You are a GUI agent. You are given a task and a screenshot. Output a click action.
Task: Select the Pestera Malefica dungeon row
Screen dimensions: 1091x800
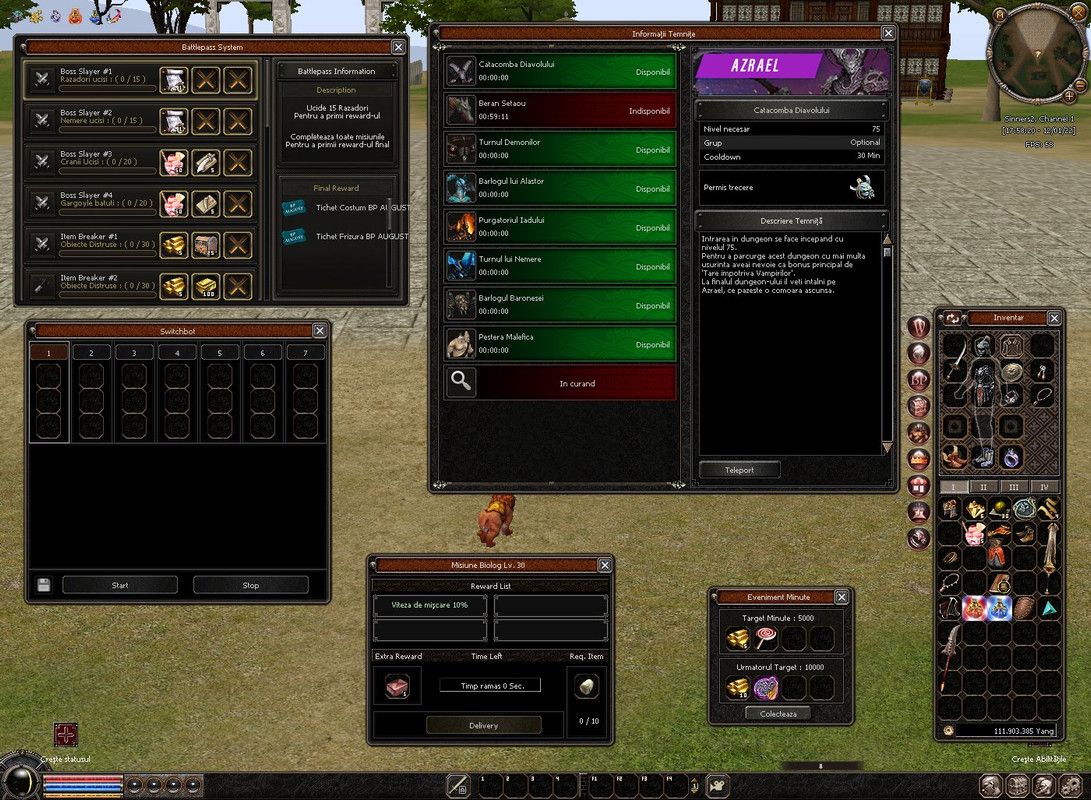click(560, 344)
